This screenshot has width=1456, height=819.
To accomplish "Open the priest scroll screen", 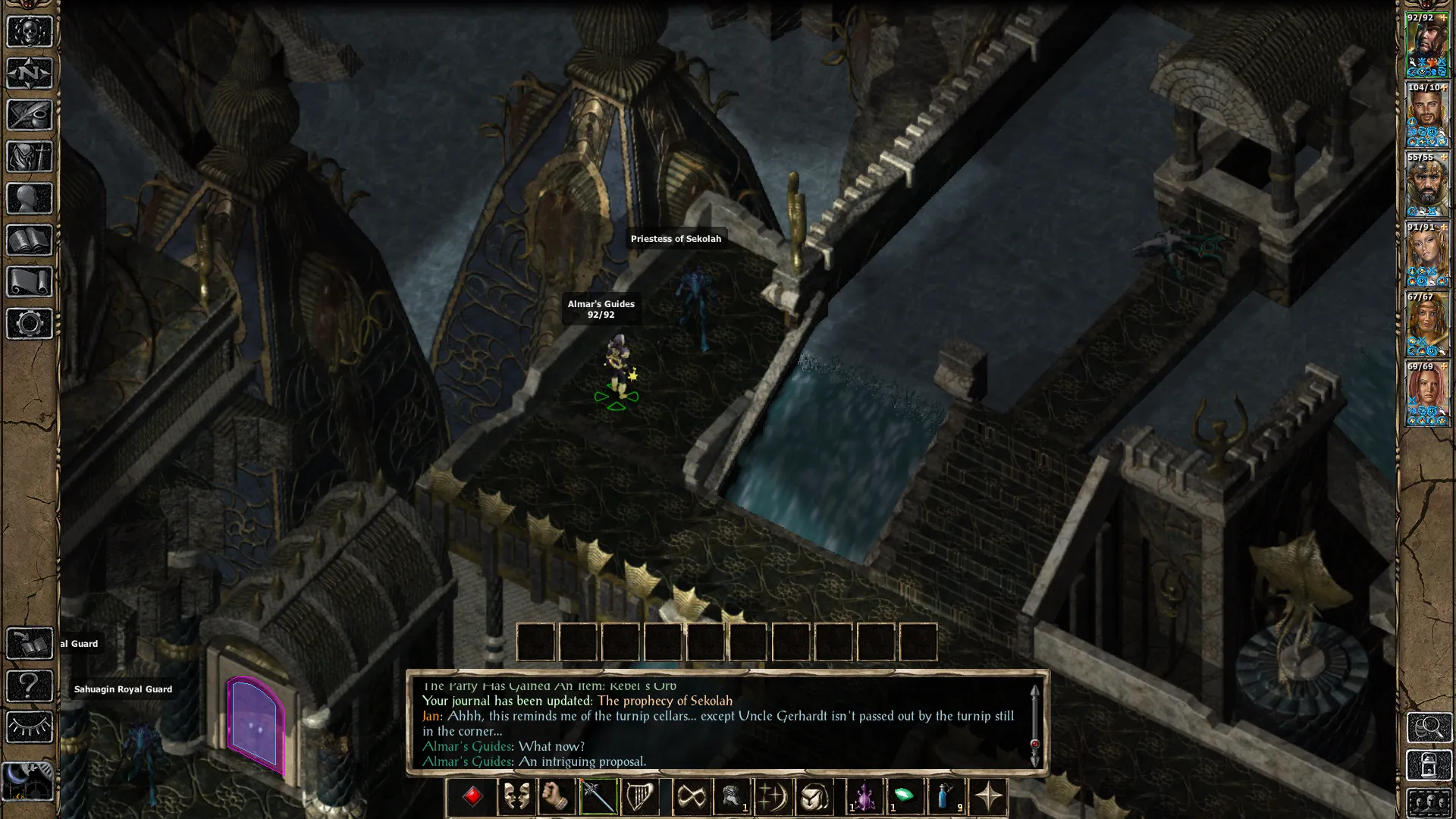I will click(30, 282).
